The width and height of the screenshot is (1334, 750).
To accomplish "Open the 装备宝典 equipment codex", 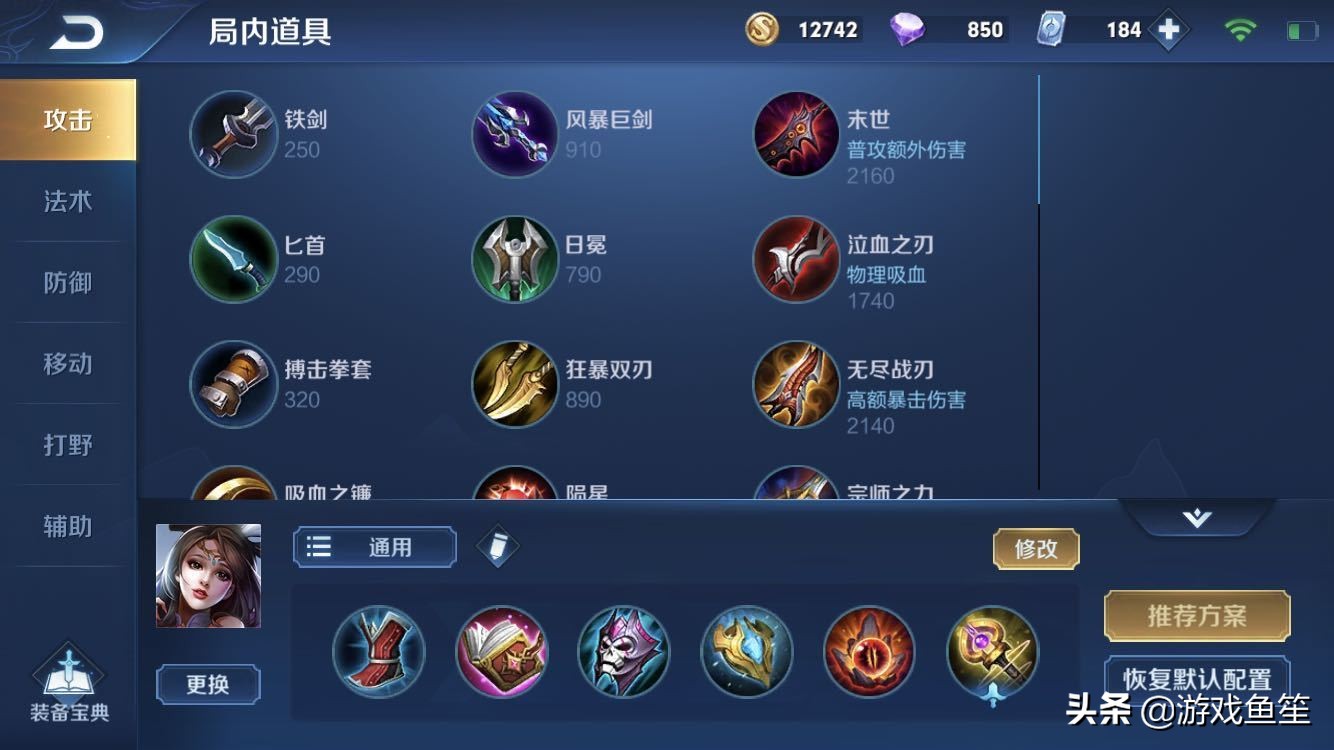I will pyautogui.click(x=68, y=680).
